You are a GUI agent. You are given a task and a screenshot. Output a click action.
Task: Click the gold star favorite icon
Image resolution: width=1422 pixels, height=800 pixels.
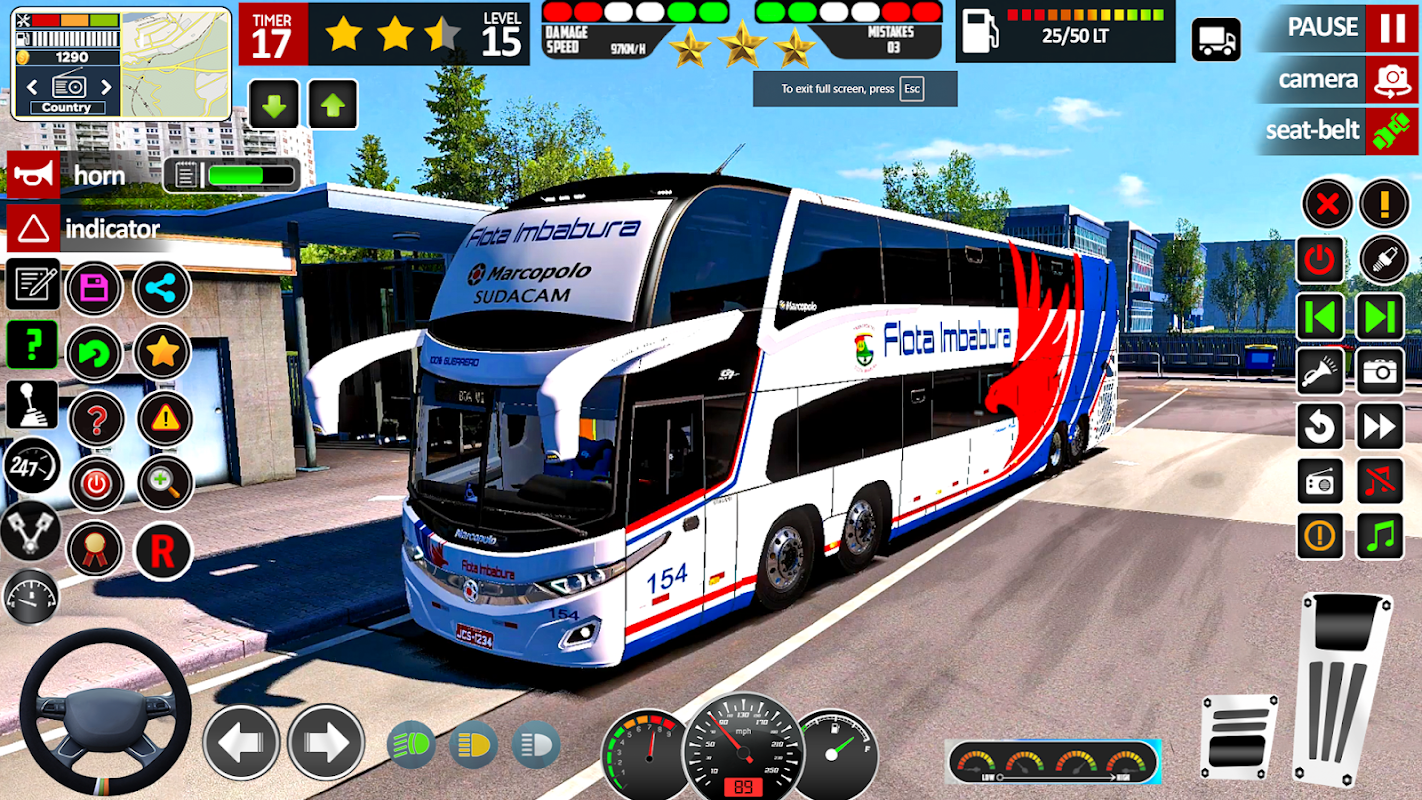[x=163, y=351]
